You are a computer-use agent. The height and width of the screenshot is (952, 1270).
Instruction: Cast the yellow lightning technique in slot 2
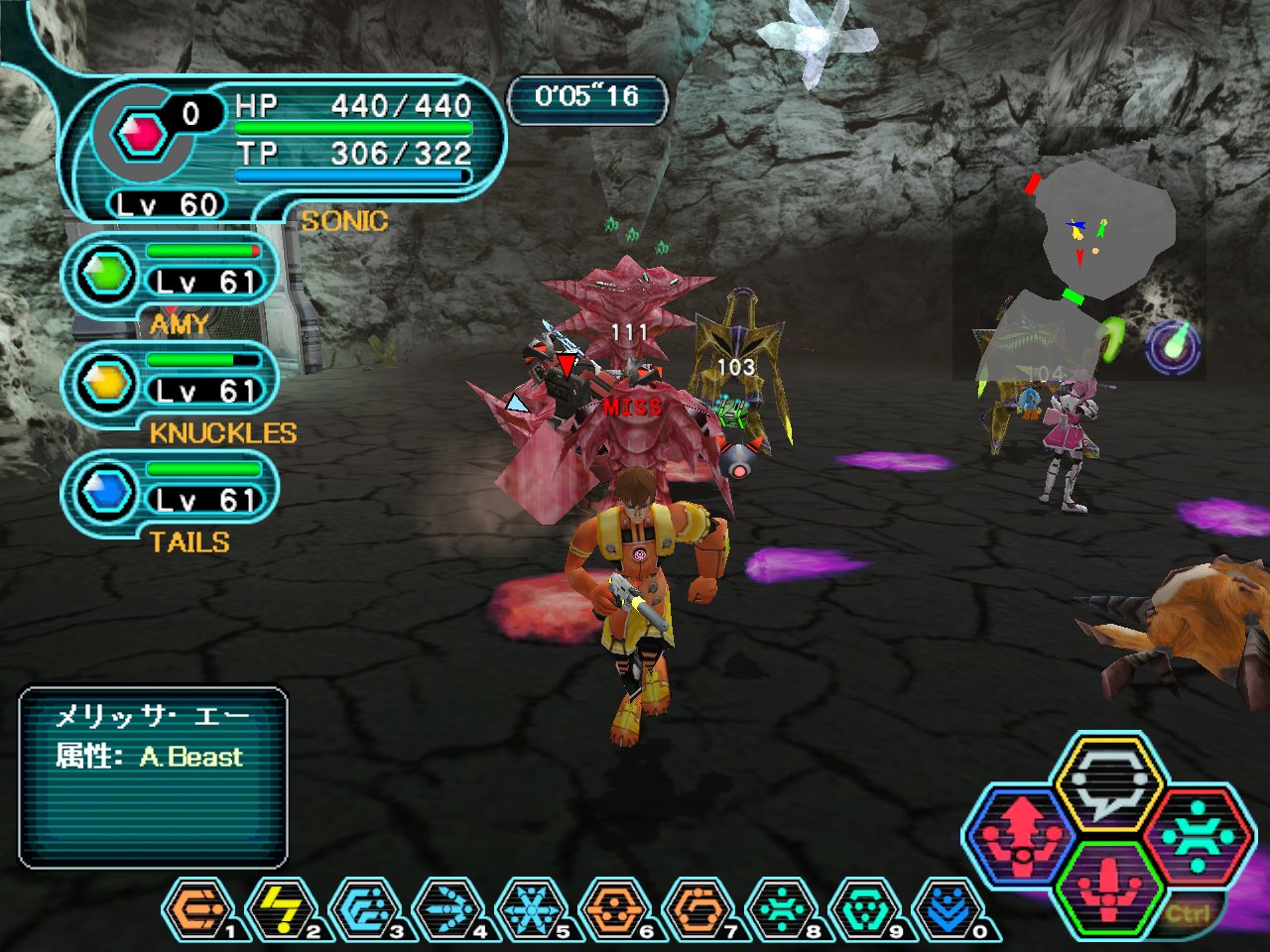click(x=282, y=908)
